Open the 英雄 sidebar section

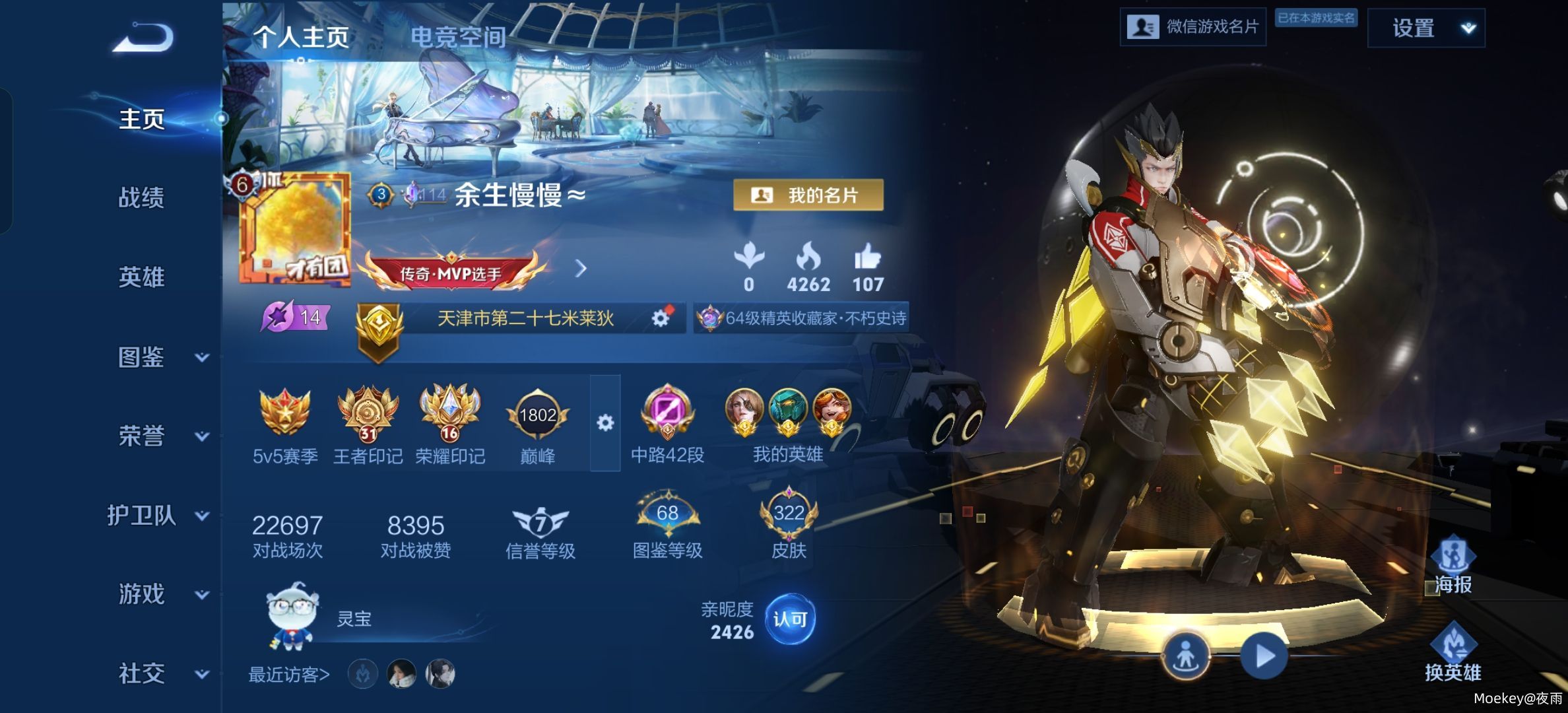click(141, 277)
